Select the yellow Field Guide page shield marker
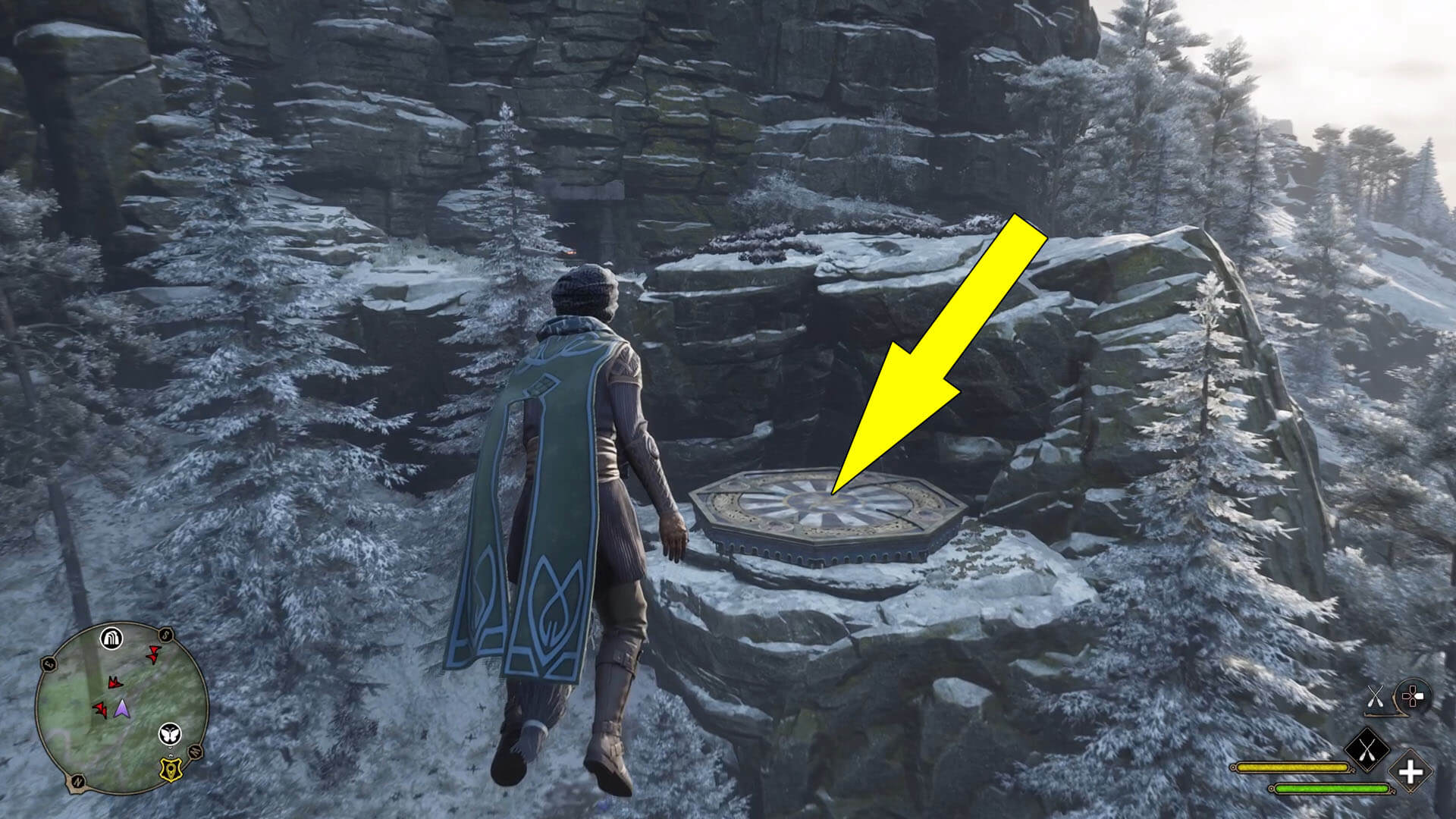The height and width of the screenshot is (819, 1456). tap(171, 768)
